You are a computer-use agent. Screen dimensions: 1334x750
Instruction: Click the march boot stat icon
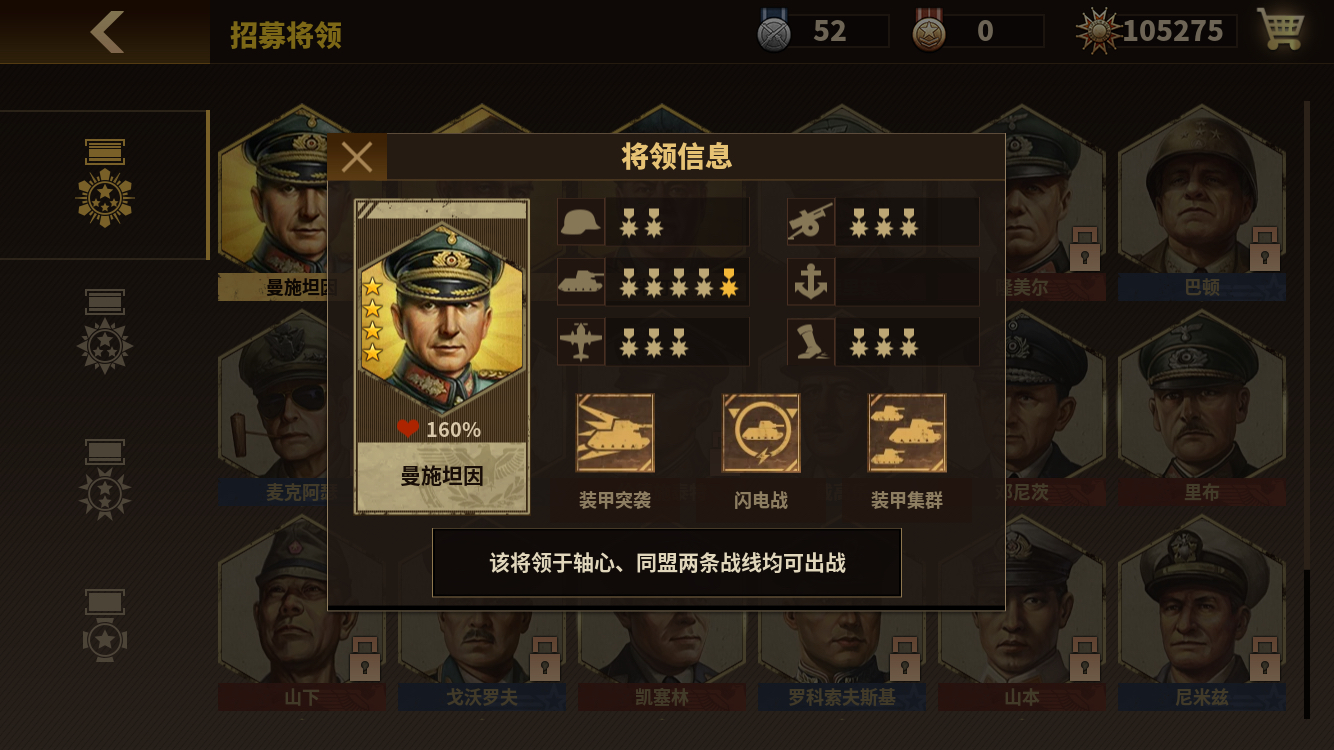[x=810, y=341]
